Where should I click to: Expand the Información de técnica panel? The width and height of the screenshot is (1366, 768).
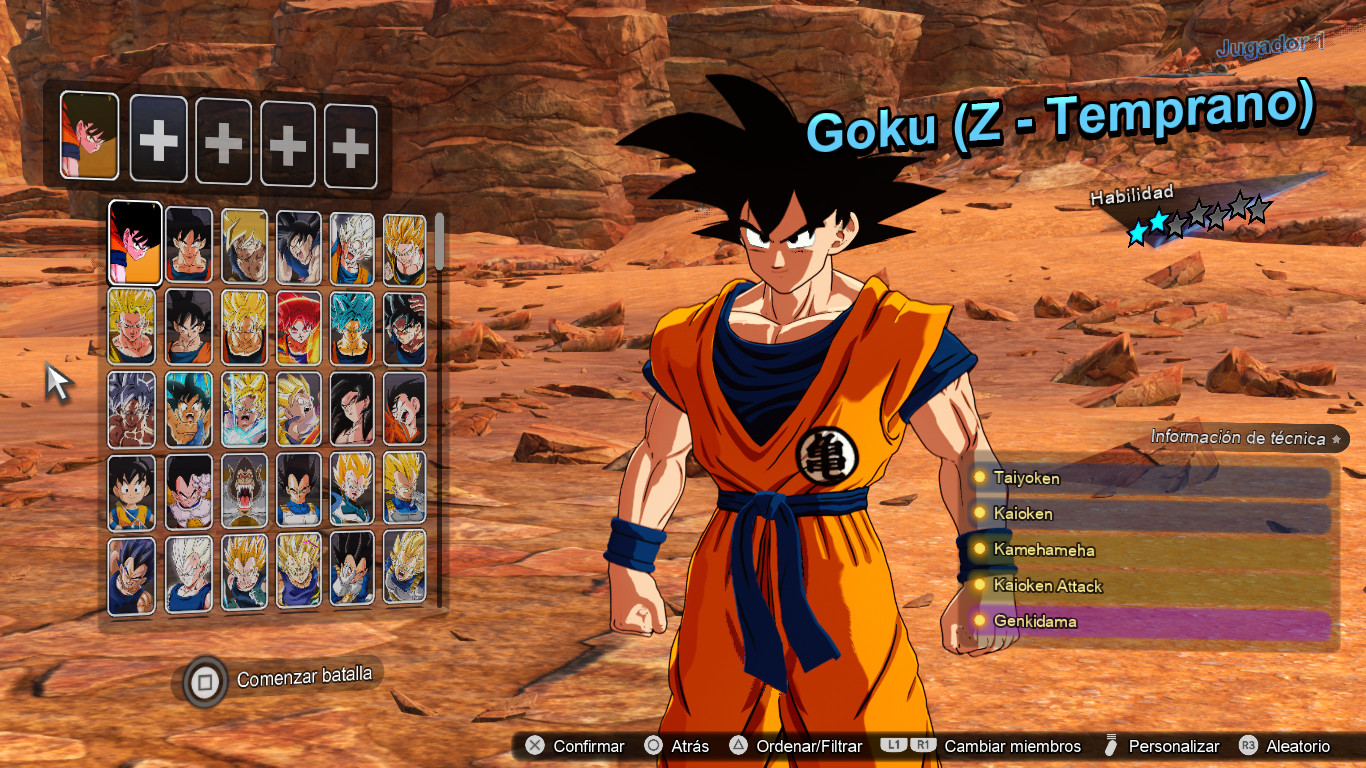(x=1240, y=438)
